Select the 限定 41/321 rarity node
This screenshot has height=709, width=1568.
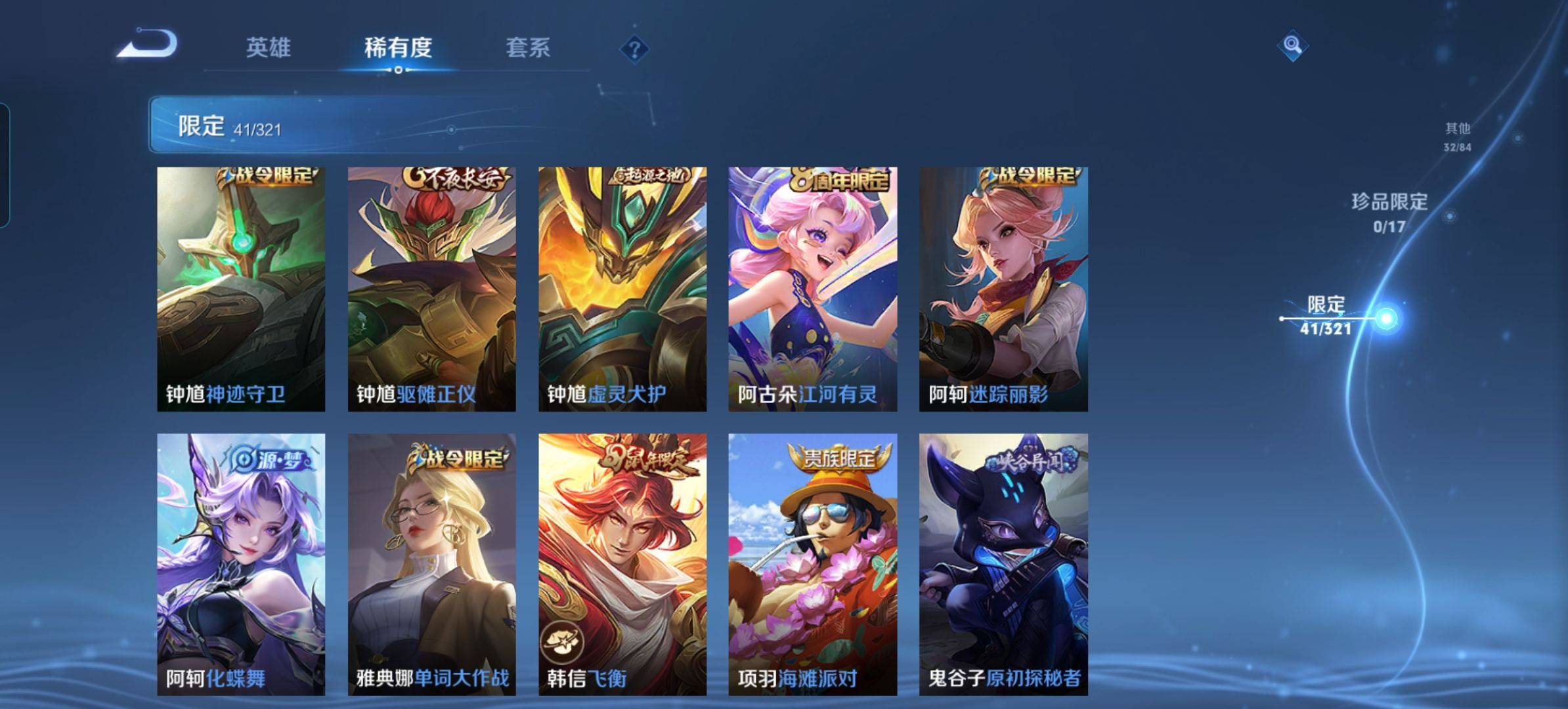(x=1326, y=316)
